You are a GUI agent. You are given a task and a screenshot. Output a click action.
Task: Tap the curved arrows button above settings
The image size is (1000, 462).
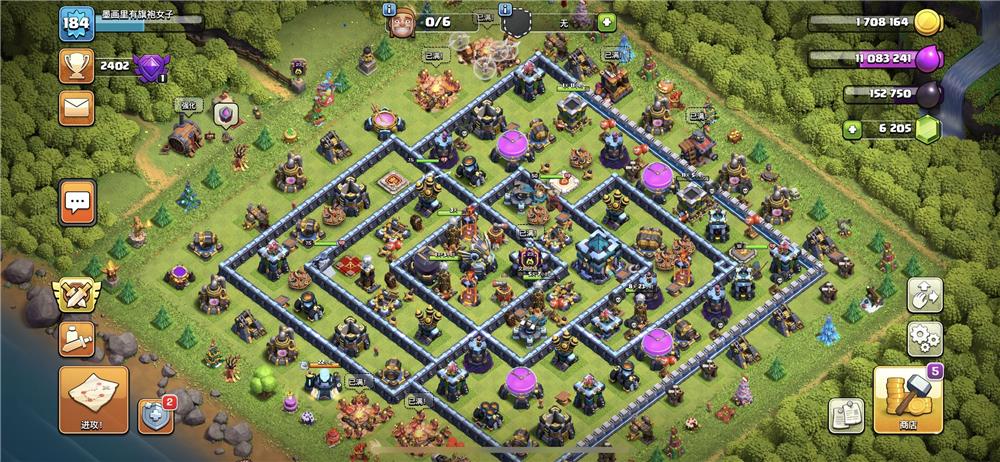tap(925, 294)
